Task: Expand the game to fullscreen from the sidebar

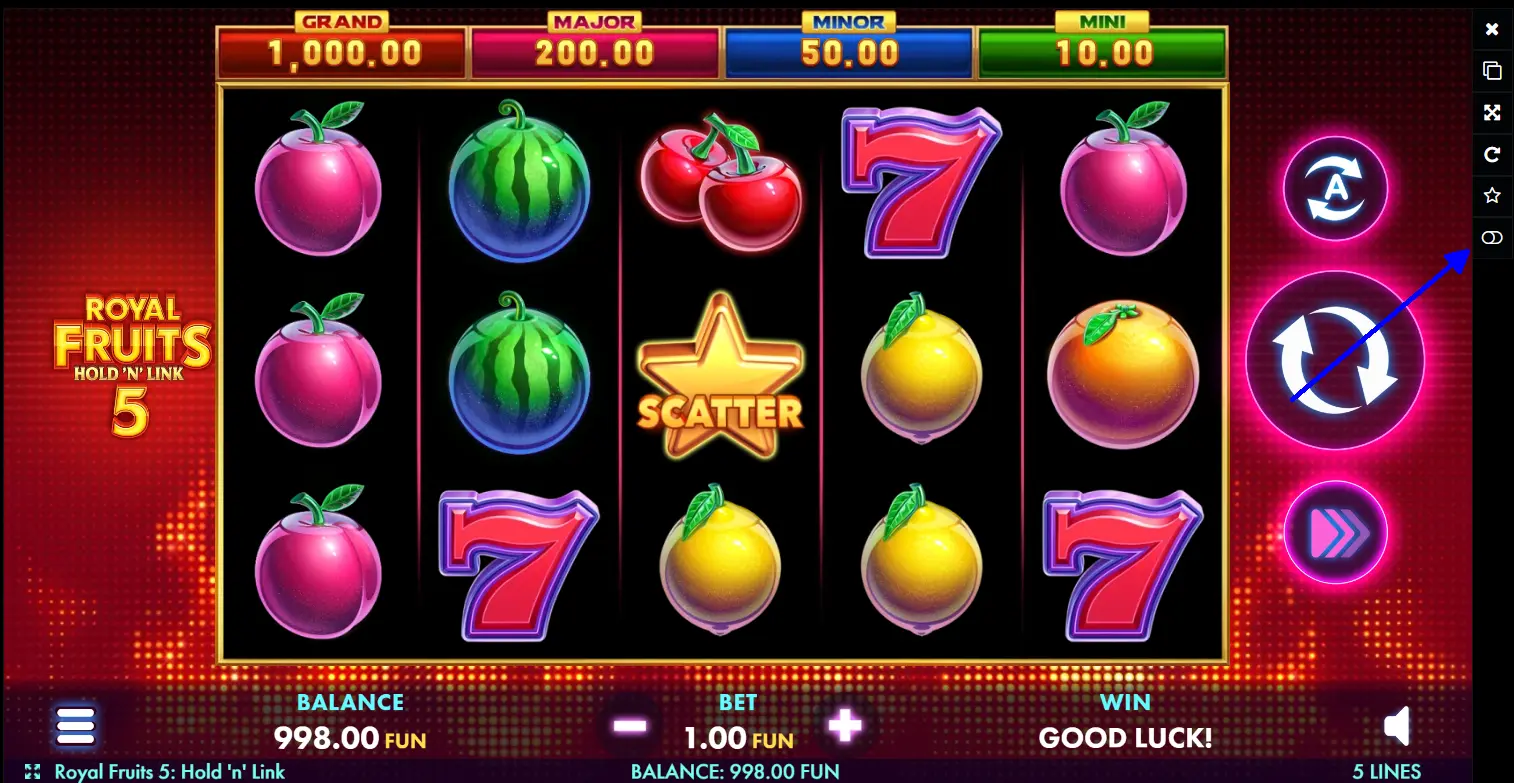Action: coord(1492,113)
